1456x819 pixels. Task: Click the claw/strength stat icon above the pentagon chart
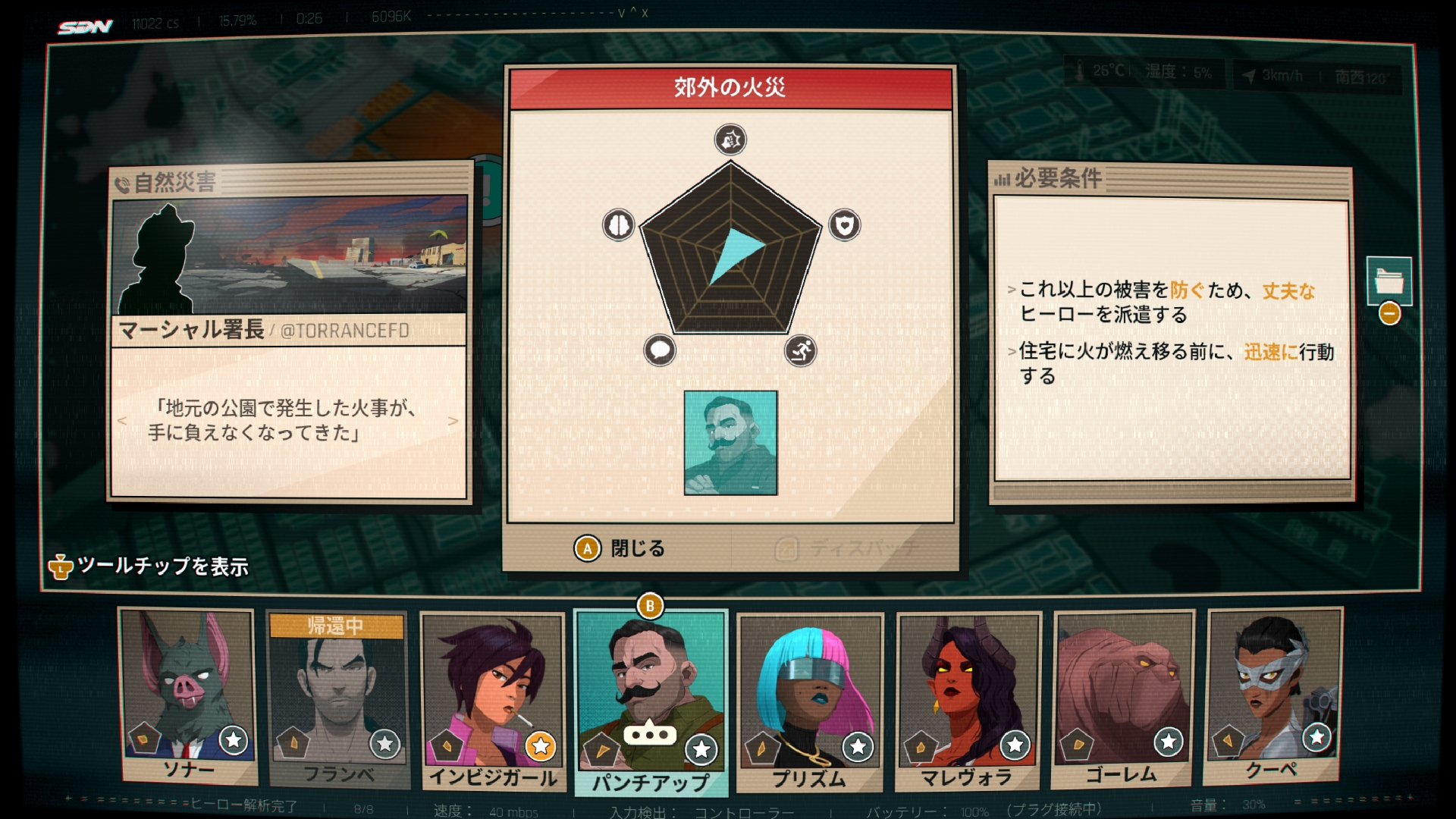(730, 140)
